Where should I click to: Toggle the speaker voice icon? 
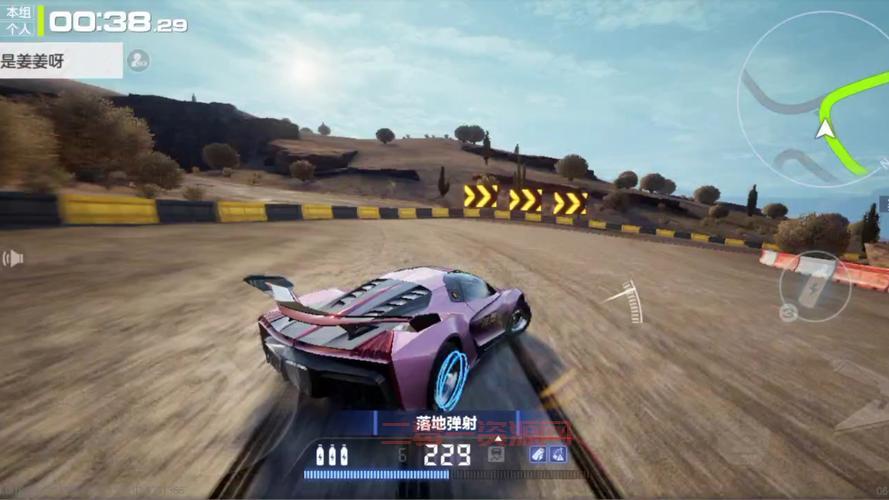(x=13, y=259)
